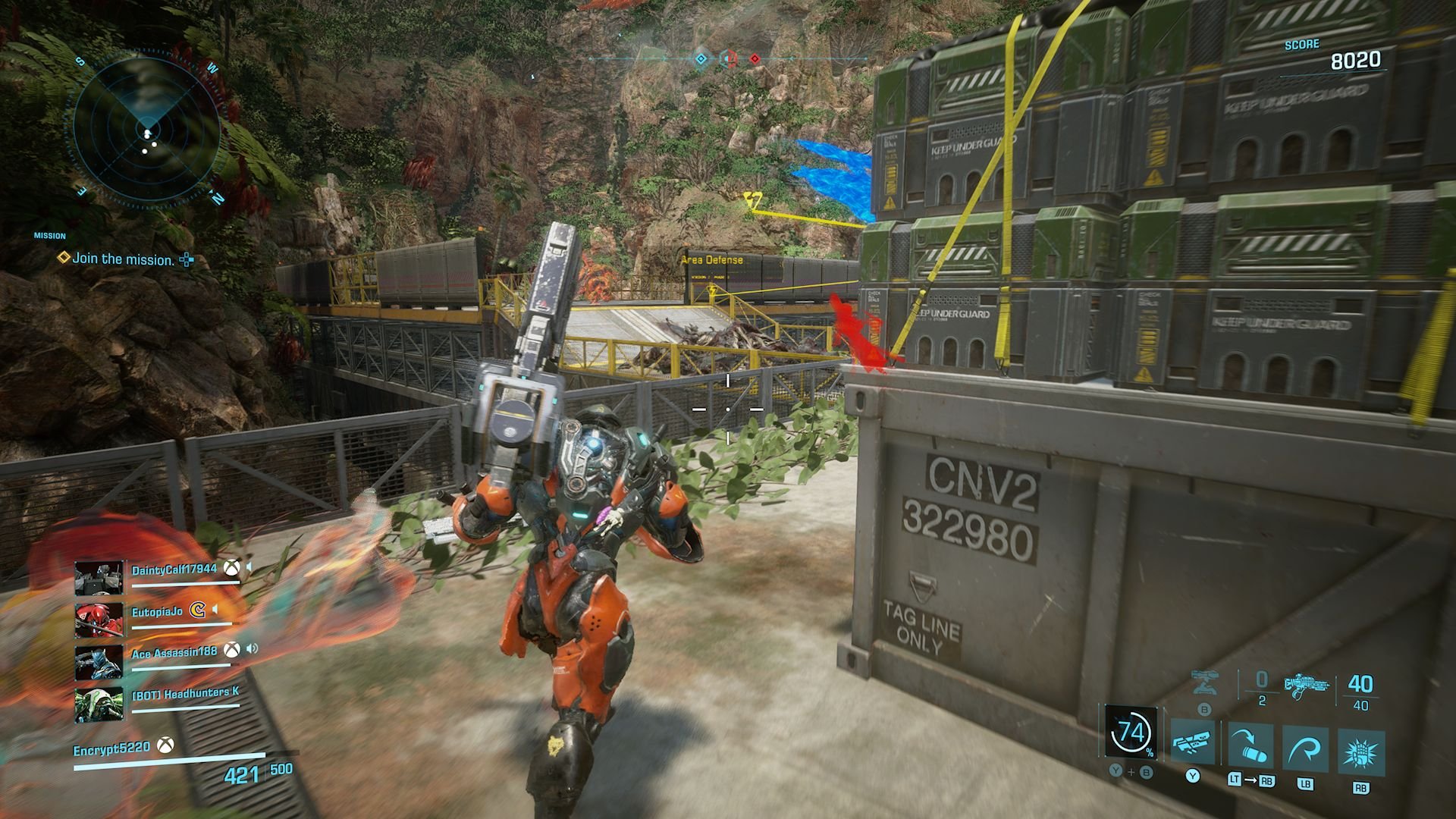Toggle Ace Assassin188's voice chat speaker icon

253,649
